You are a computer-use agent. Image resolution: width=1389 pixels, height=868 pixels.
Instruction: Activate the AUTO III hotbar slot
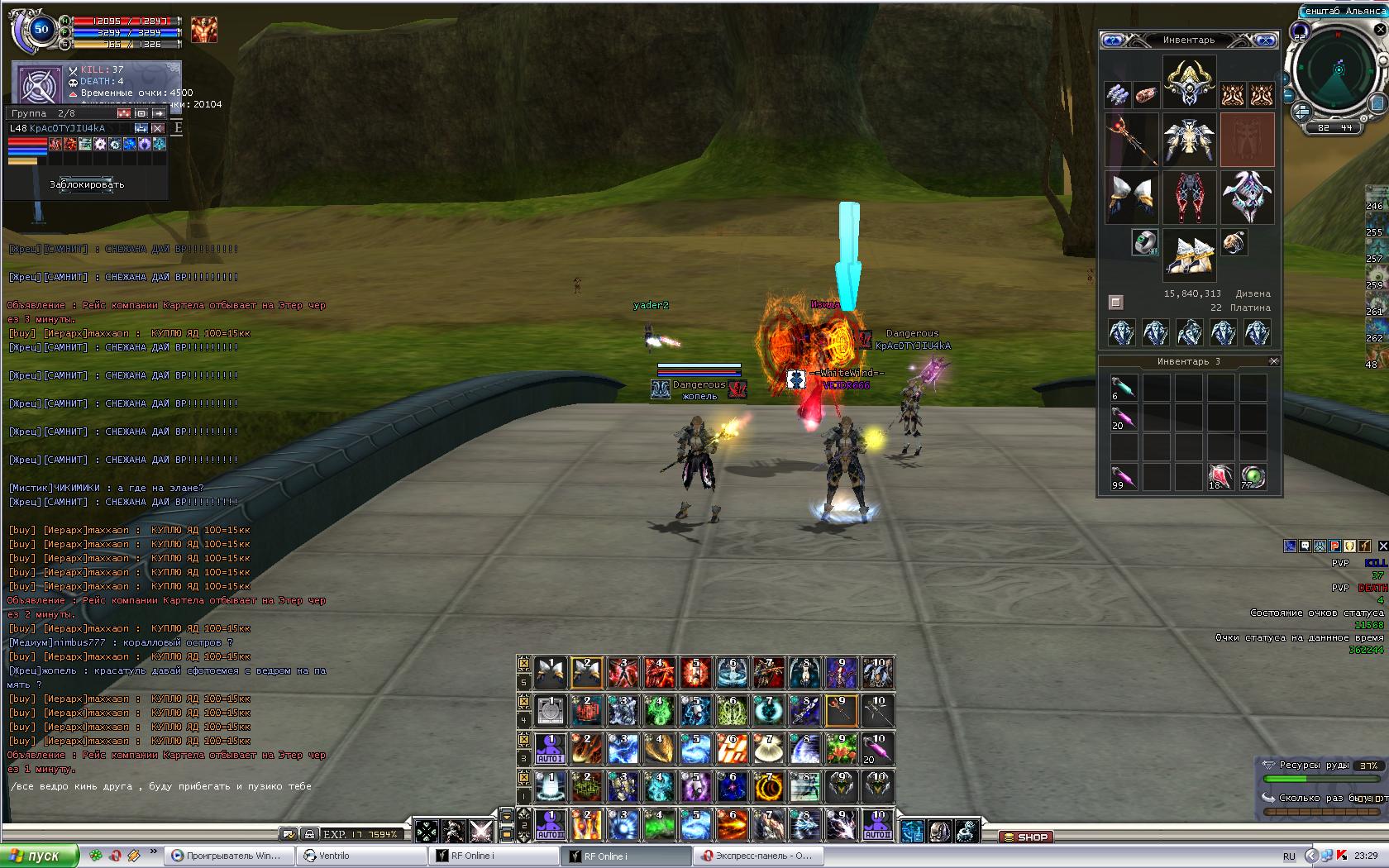878,824
